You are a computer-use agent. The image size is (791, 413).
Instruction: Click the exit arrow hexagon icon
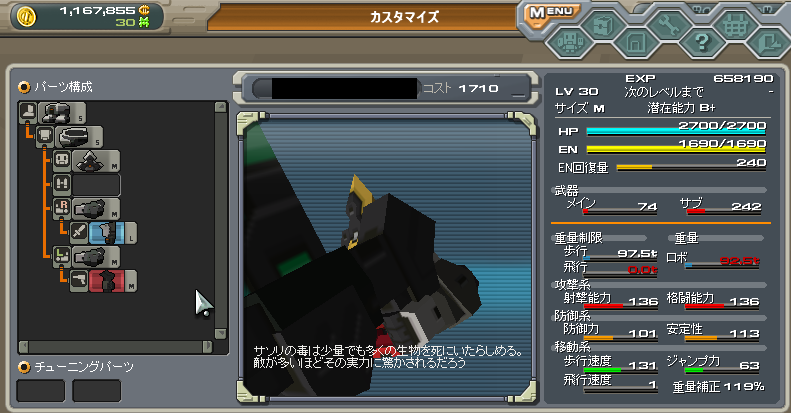(768, 42)
